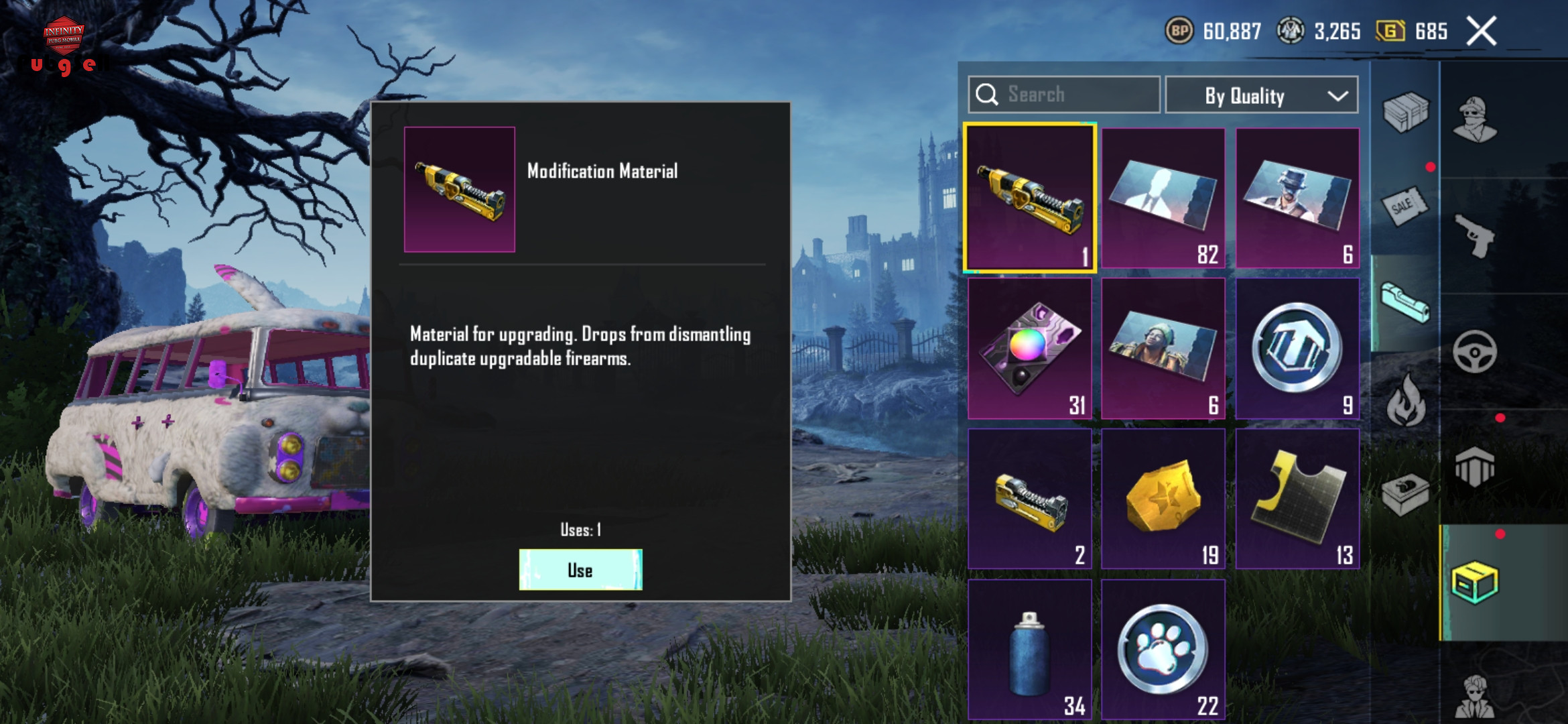
Task: Select the rainbow color palette item
Action: [x=1029, y=349]
